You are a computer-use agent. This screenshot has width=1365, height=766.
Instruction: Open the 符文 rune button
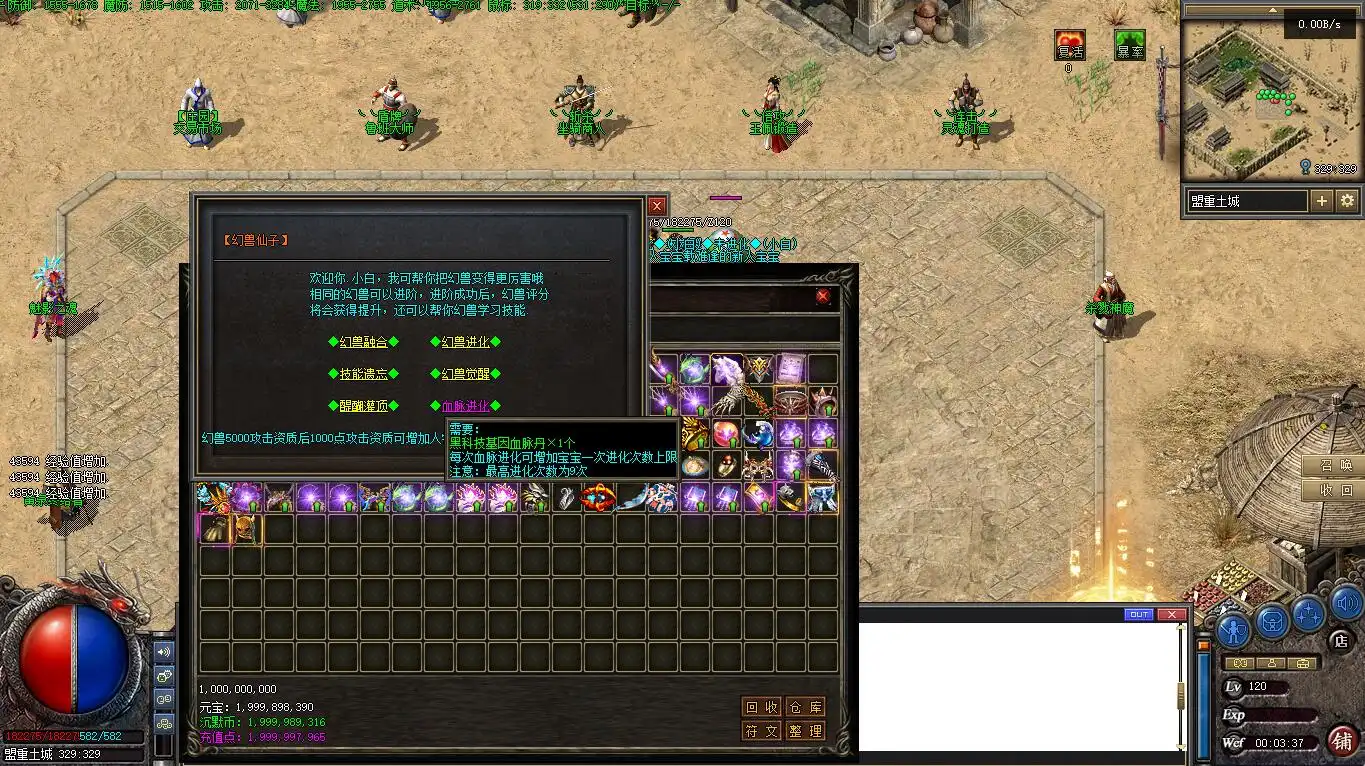(762, 731)
